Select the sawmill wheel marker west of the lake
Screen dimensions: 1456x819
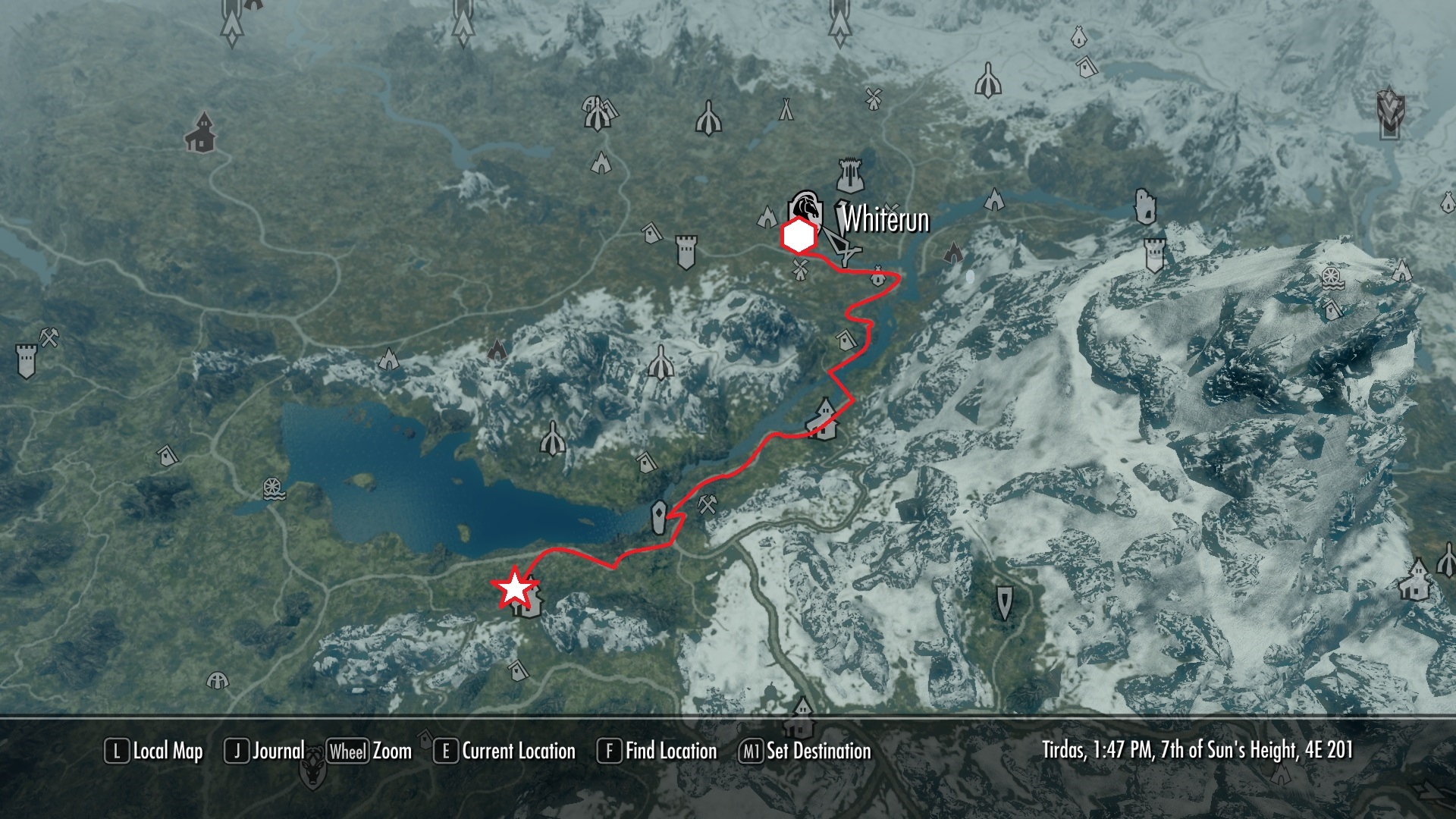click(x=274, y=489)
